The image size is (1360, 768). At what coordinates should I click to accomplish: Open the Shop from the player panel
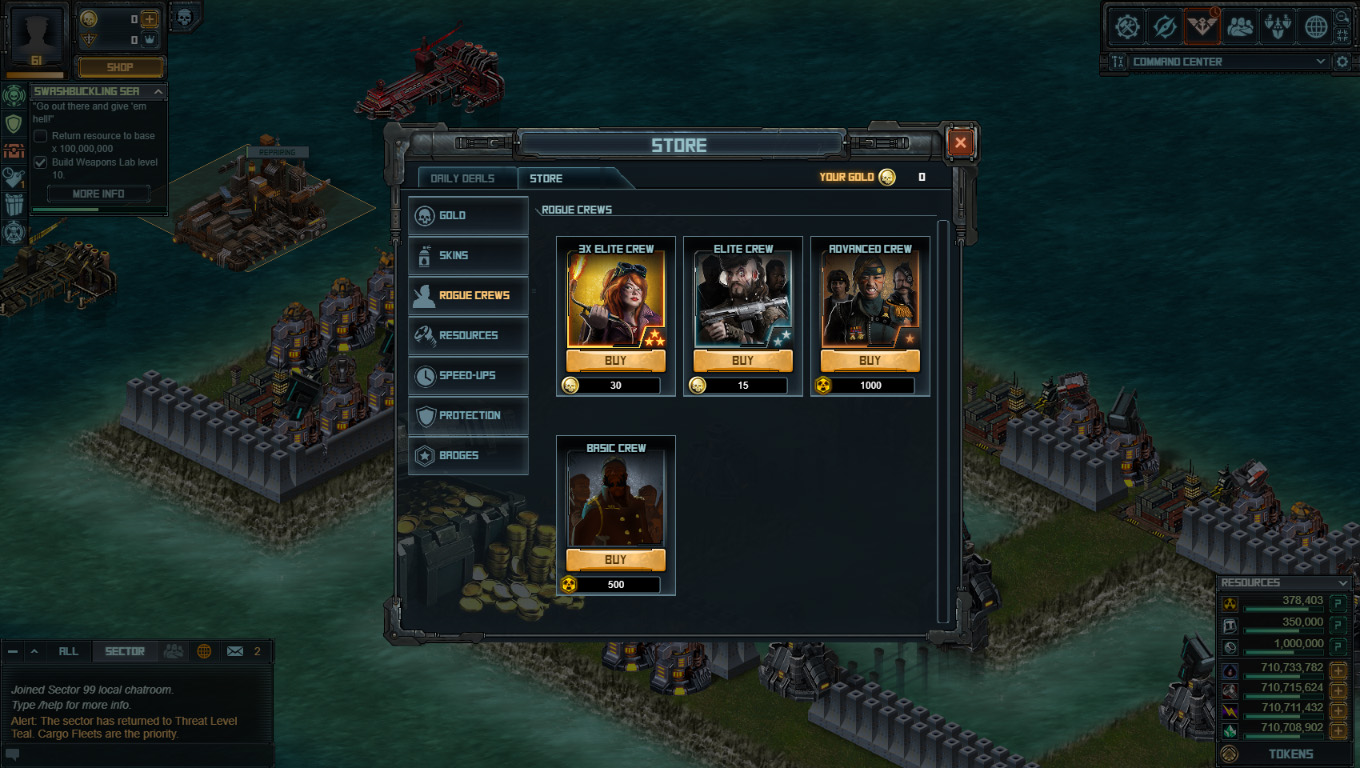pos(121,67)
